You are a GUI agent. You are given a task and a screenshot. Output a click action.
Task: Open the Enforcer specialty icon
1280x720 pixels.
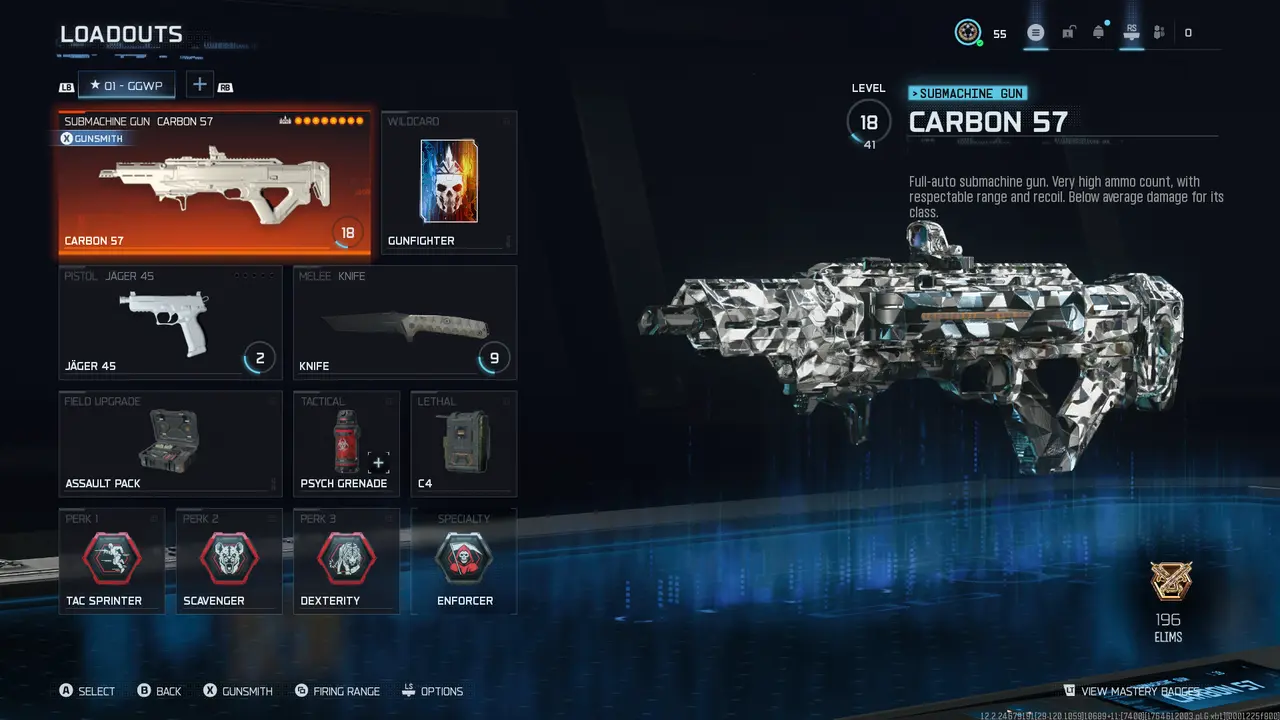coord(464,560)
